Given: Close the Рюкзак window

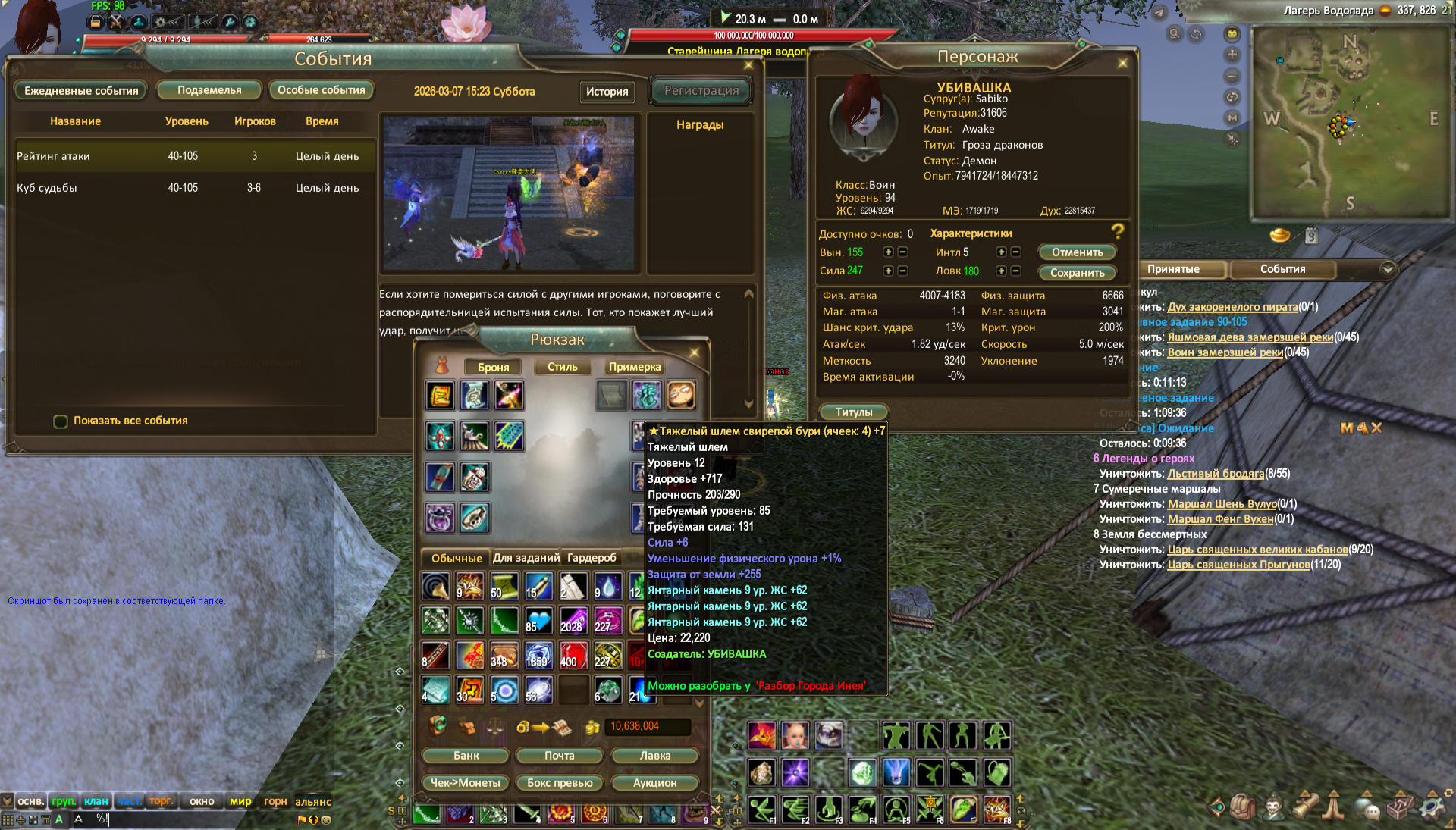Looking at the screenshot, I should [694, 352].
